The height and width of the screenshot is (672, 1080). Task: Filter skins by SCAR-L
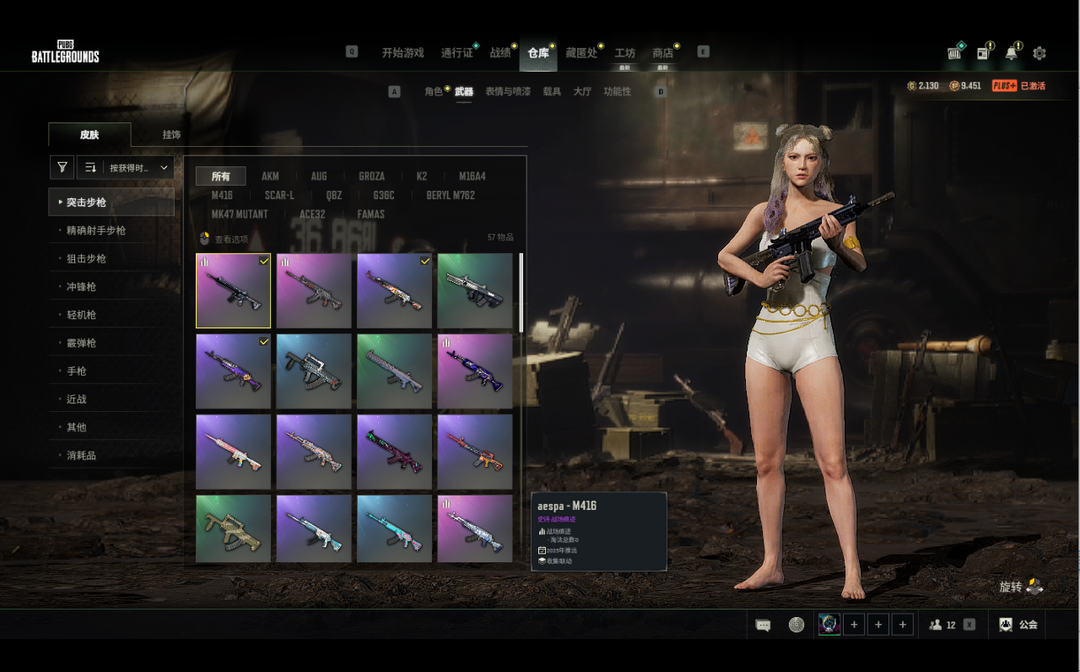279,196
